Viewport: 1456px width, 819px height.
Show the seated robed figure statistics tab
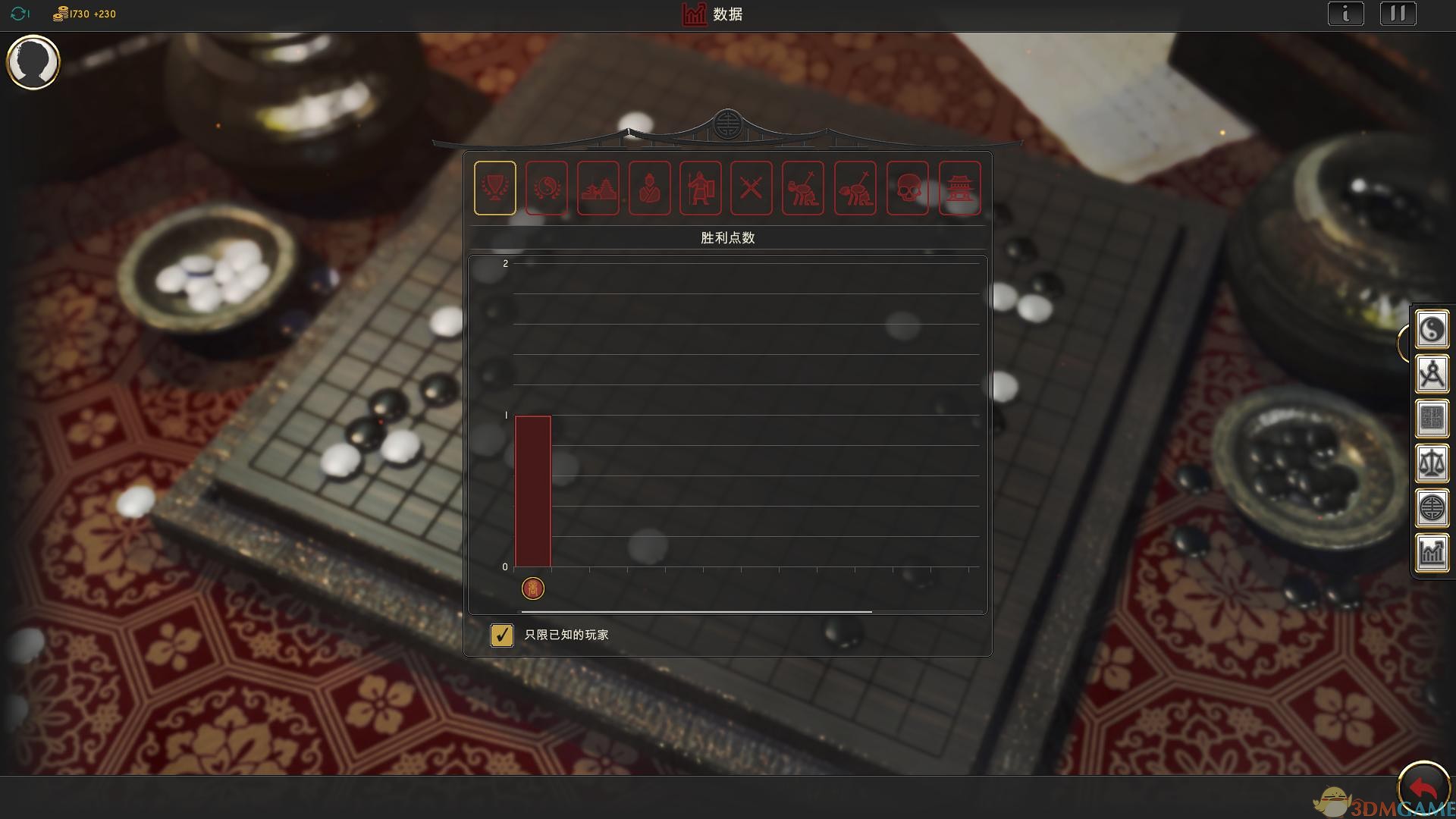[650, 188]
